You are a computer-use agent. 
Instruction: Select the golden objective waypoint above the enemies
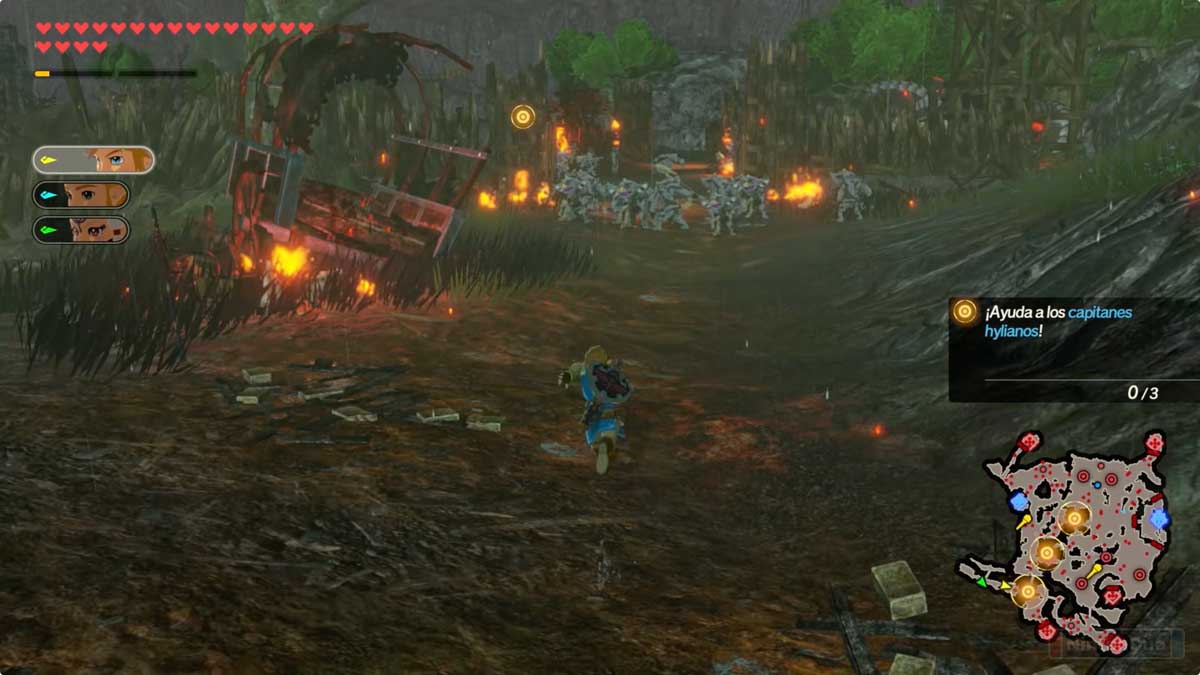click(522, 117)
